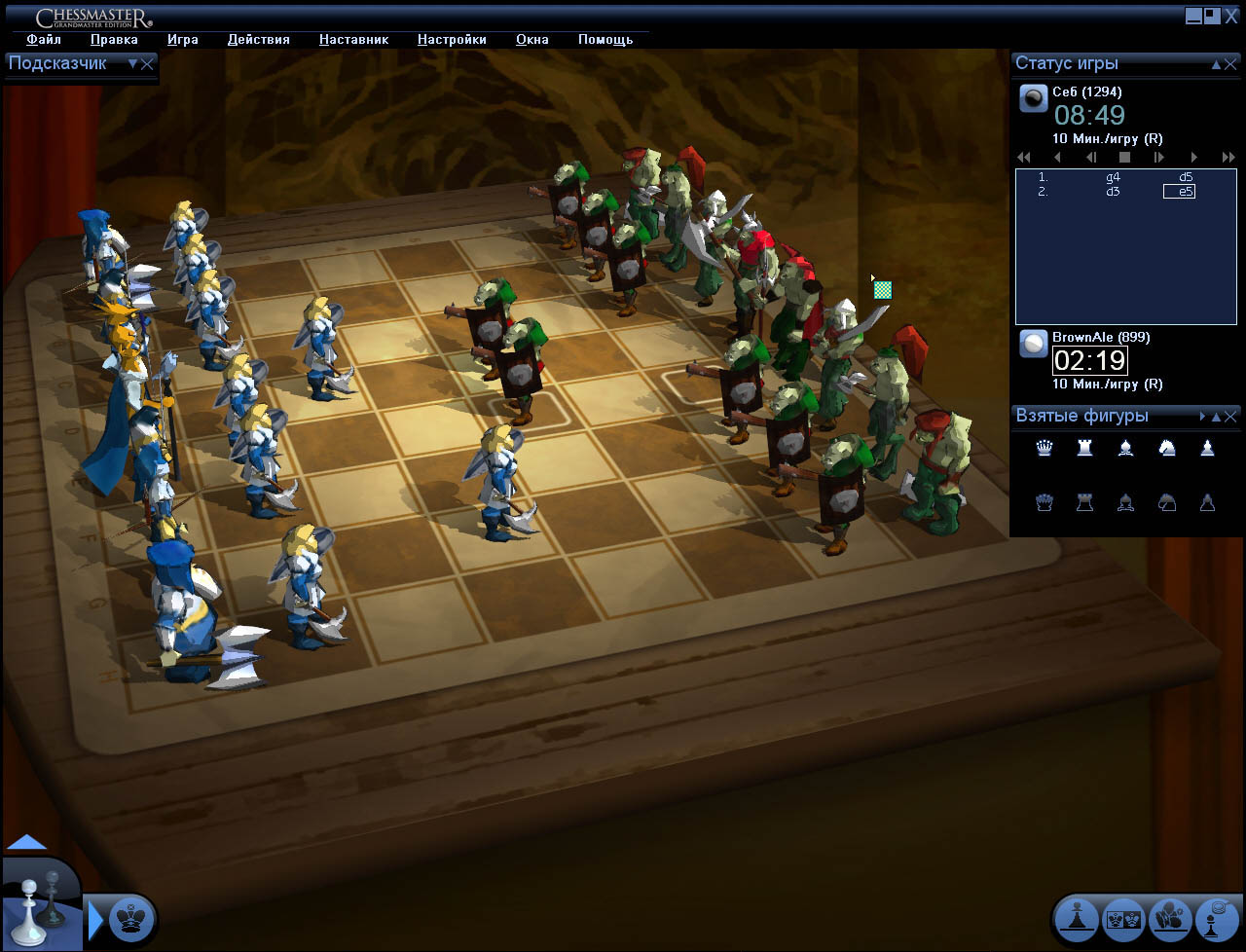Click the stop square in move controls
Screen dimensions: 1246x952
point(1124,157)
